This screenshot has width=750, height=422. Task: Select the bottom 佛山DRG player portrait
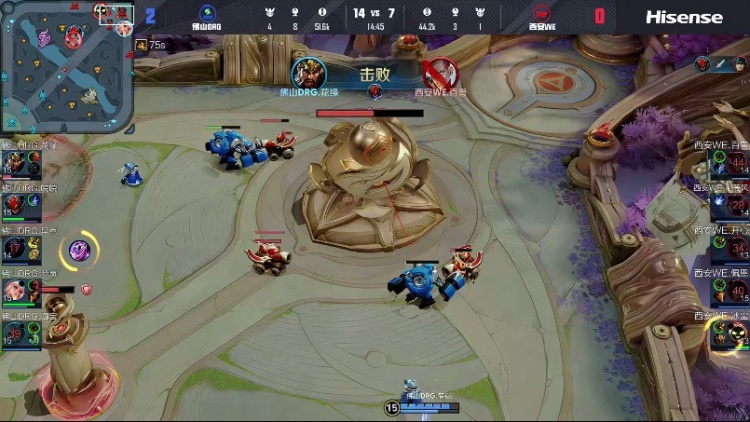[17, 333]
